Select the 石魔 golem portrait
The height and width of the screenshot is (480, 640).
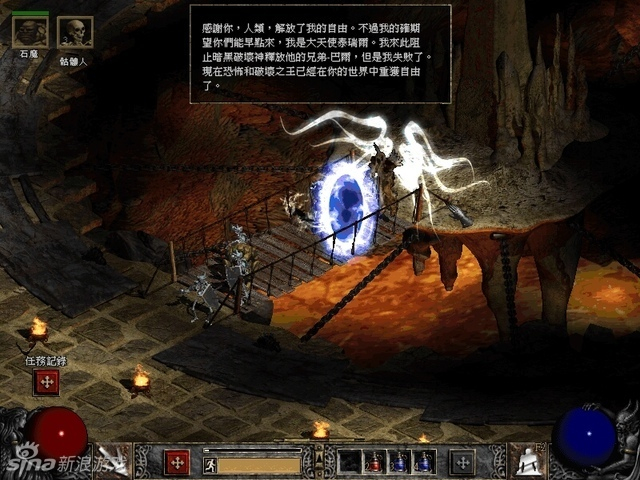pos(30,32)
